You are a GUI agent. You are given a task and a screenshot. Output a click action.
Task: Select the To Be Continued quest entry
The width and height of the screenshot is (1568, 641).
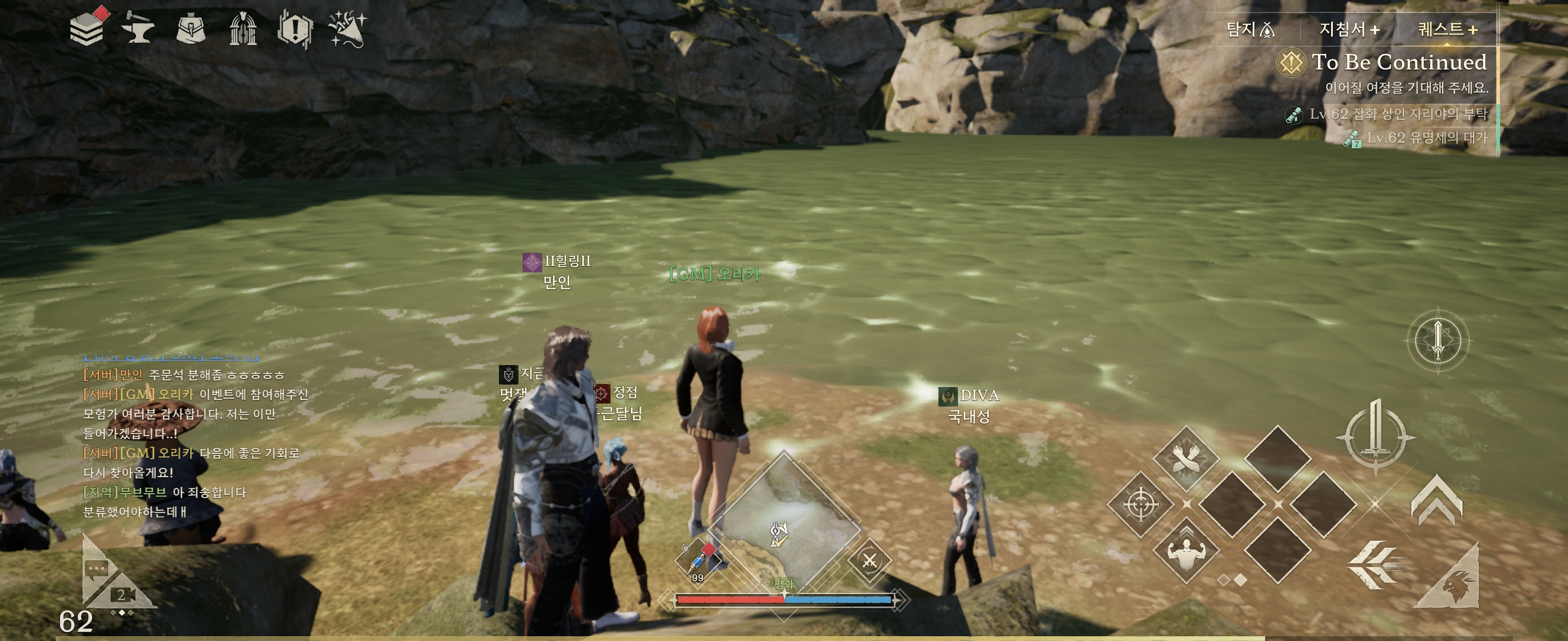pyautogui.click(x=1398, y=63)
